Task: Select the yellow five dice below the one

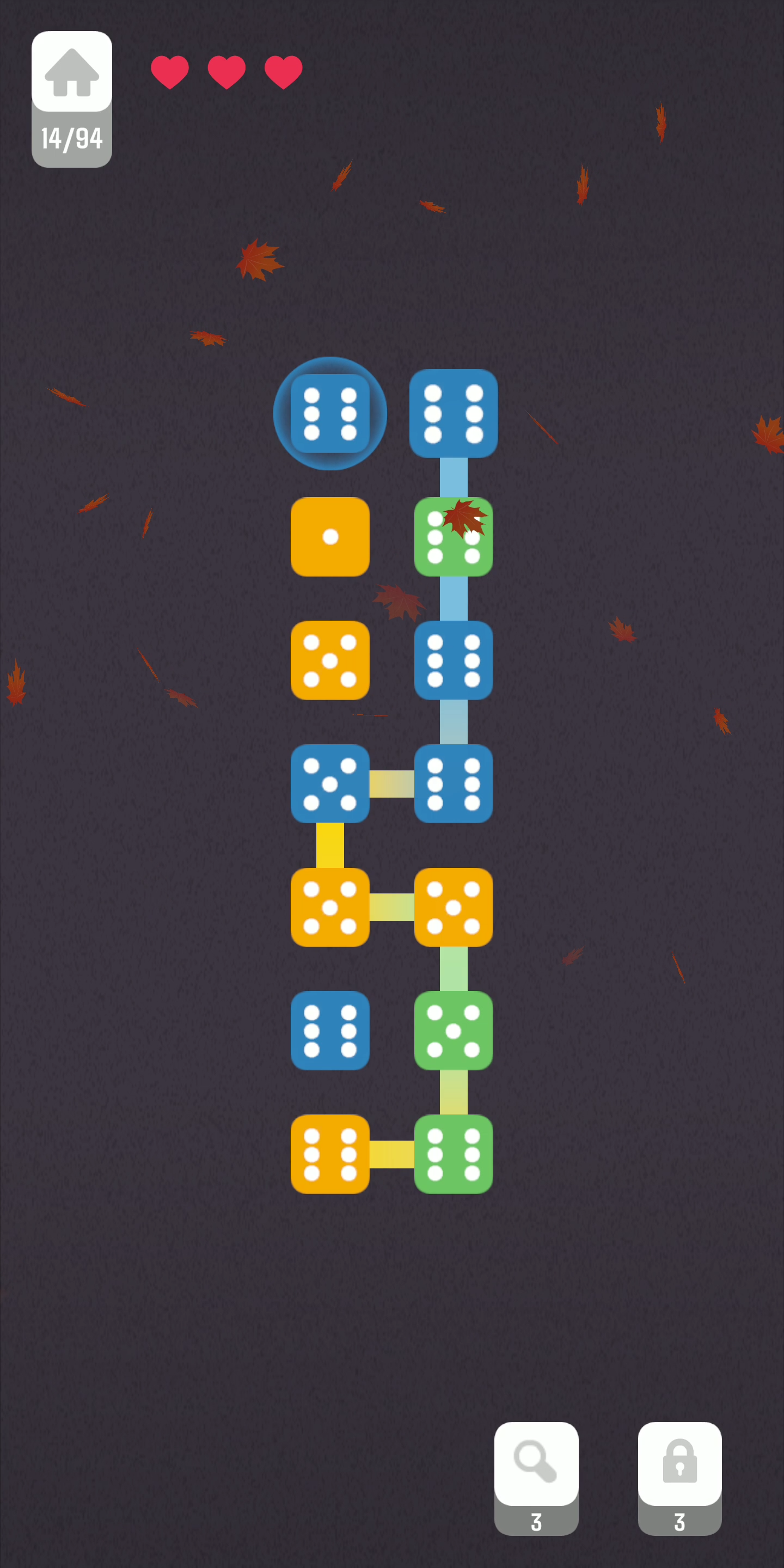Action: tap(330, 661)
